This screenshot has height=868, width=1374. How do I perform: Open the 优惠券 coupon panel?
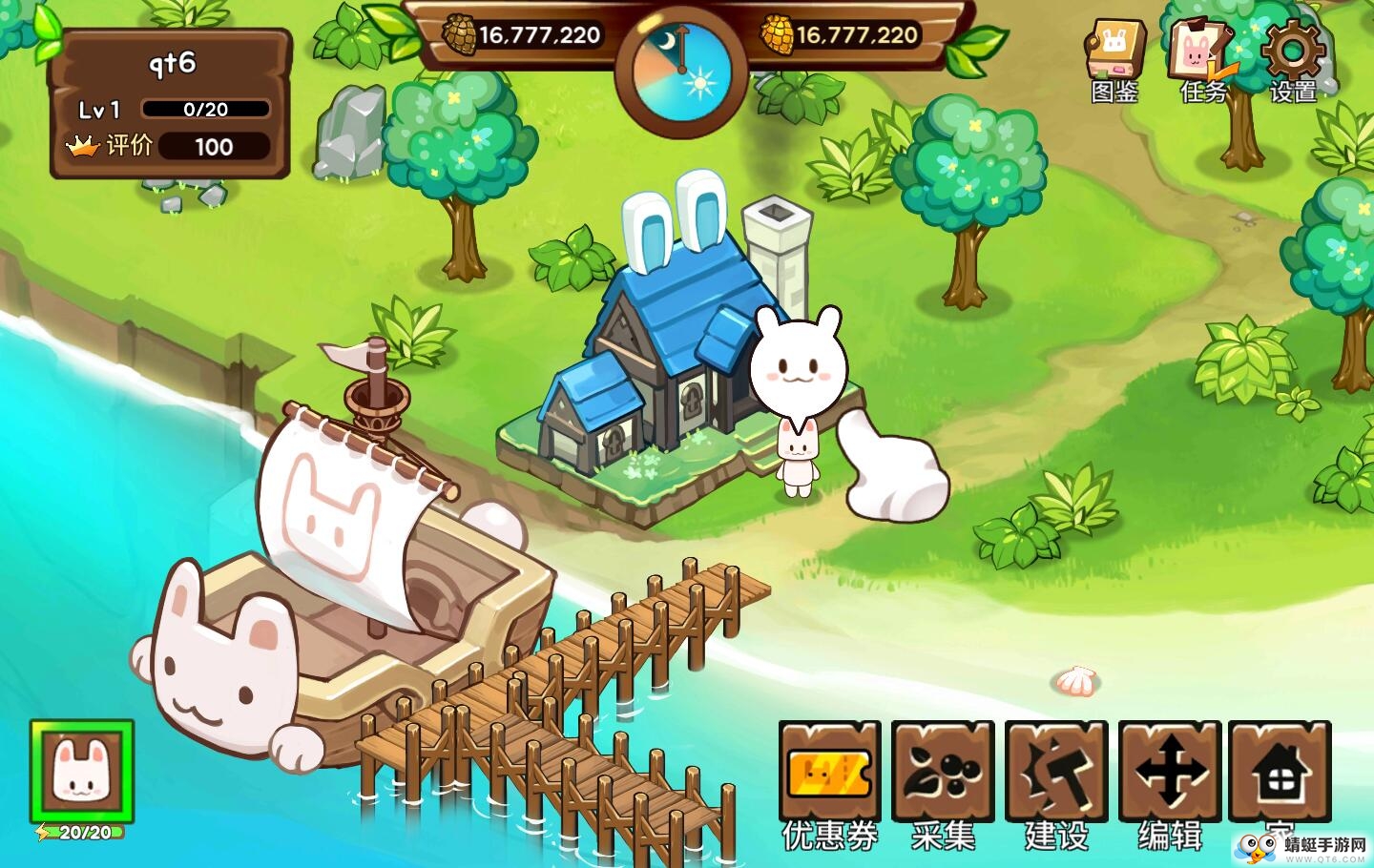click(829, 773)
